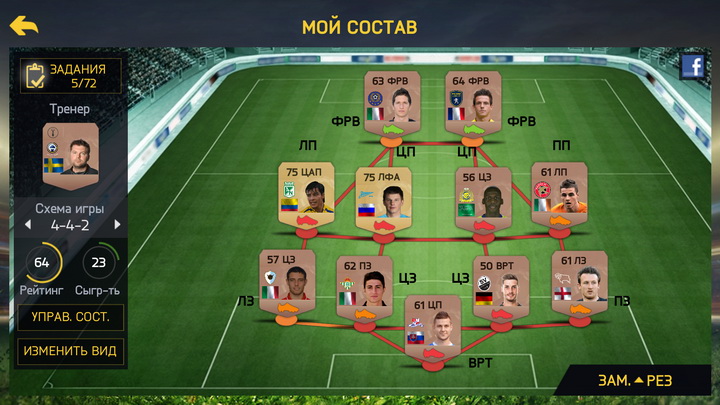The image size is (720, 405).
Task: Expand the ЗАМ. РЕЗ substitutes panel
Action: tap(635, 380)
